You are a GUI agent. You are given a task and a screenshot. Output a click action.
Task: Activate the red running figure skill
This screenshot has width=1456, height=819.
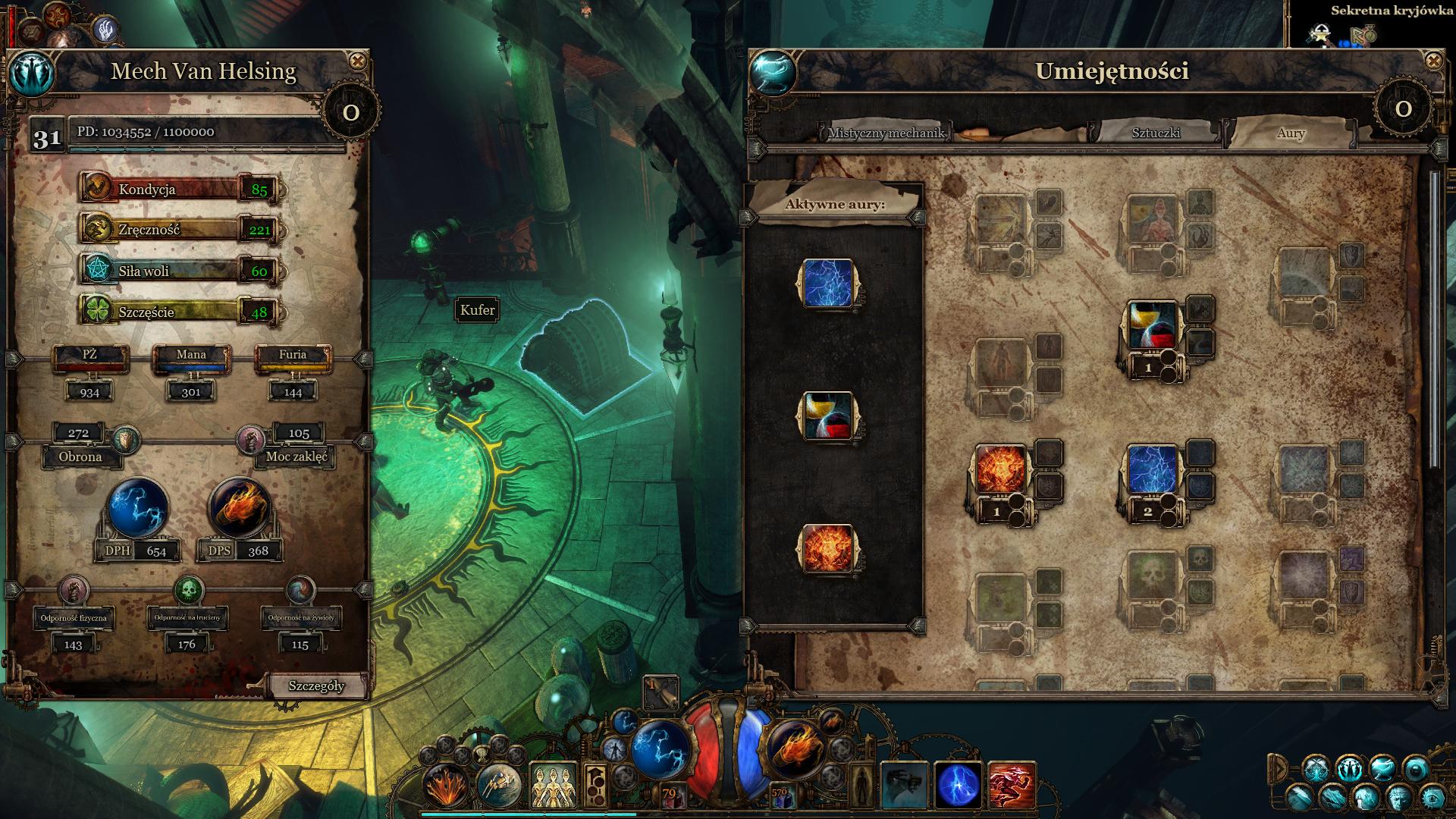pyautogui.click(x=1012, y=786)
